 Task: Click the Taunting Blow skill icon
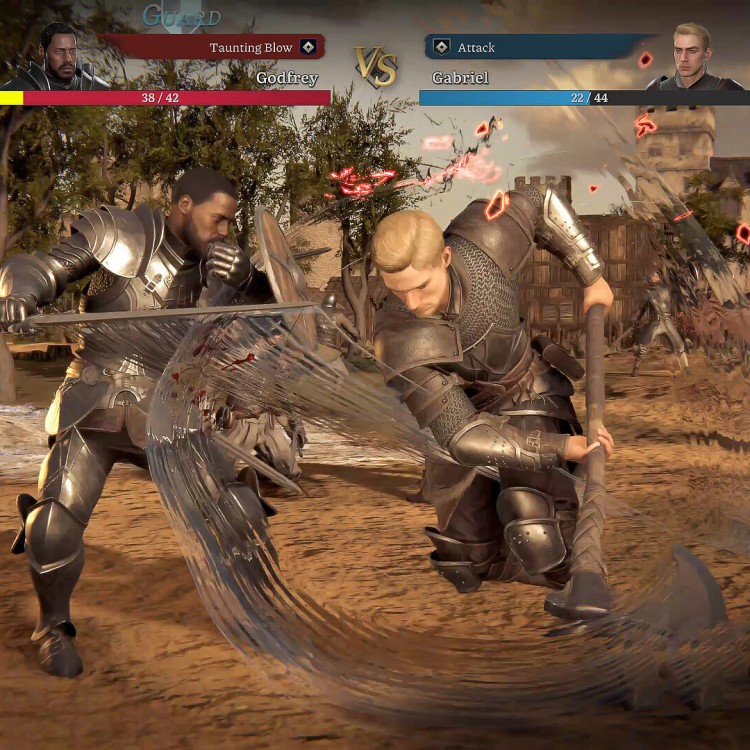(x=308, y=47)
